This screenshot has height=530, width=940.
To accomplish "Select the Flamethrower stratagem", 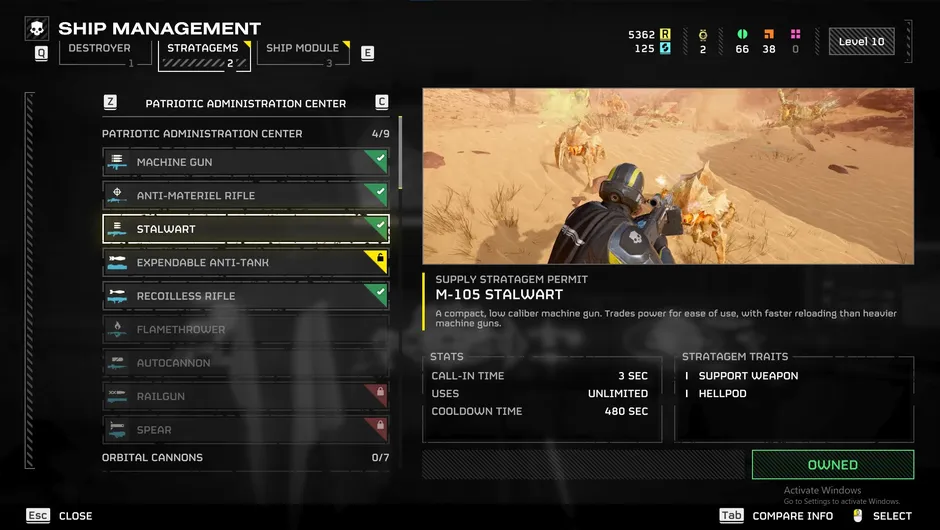I will [245, 329].
